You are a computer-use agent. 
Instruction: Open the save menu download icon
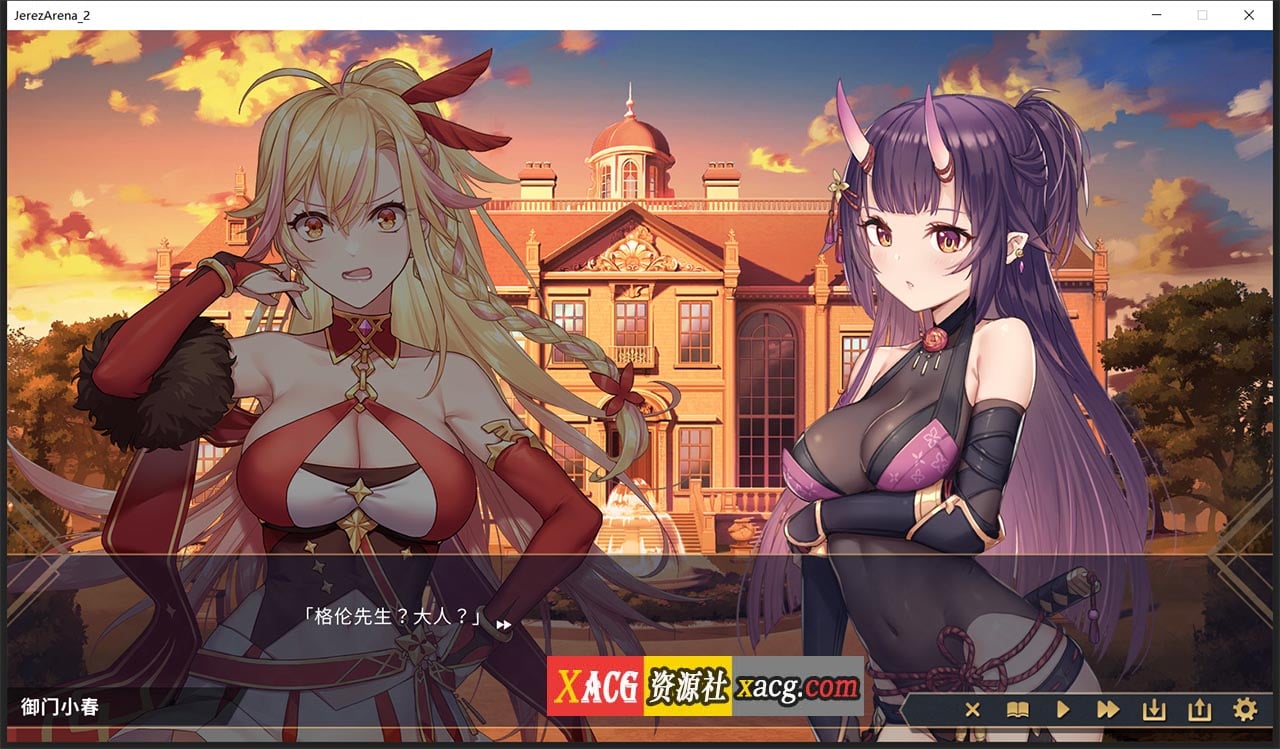1153,710
